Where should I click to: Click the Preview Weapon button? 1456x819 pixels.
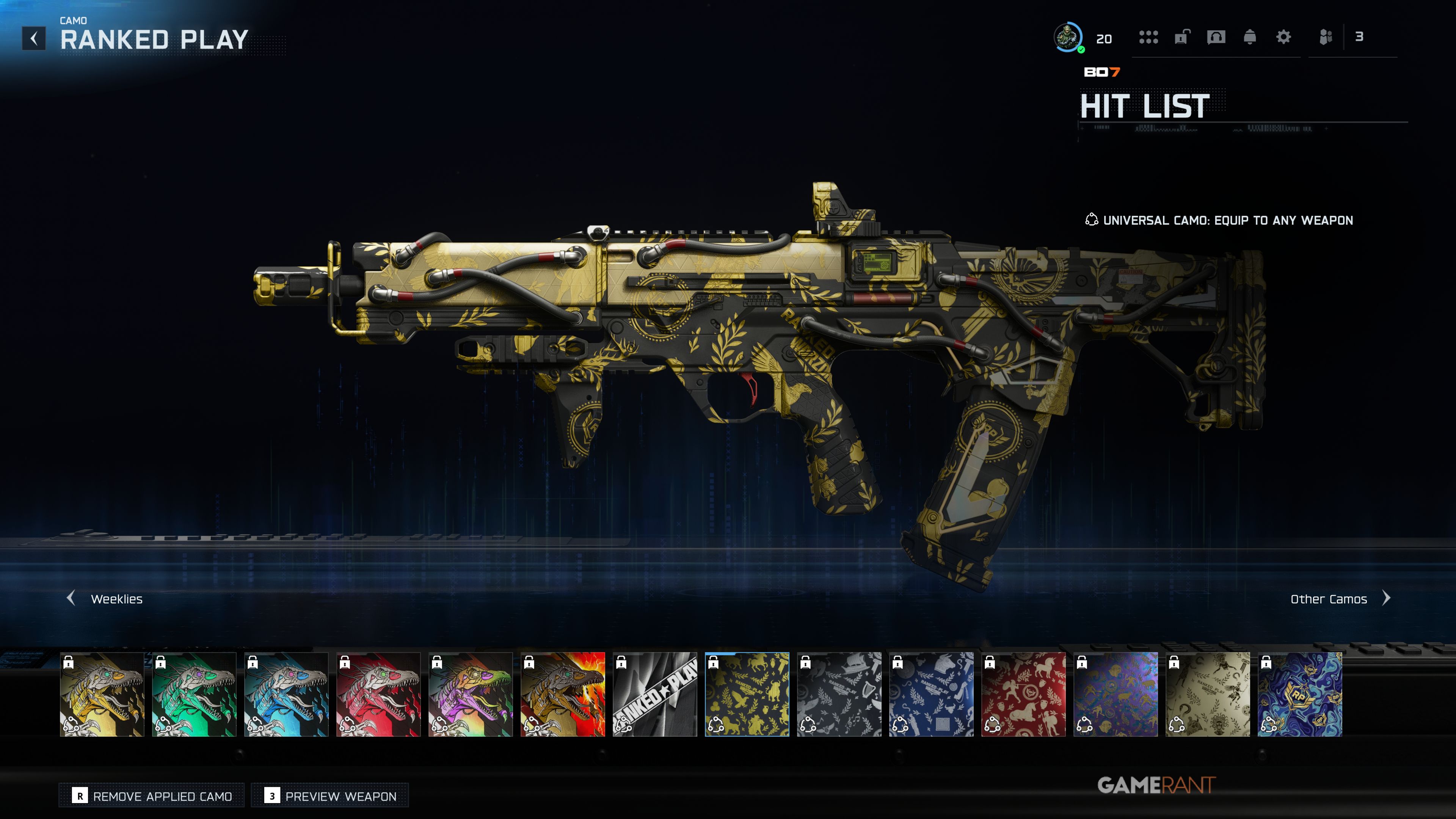[330, 796]
